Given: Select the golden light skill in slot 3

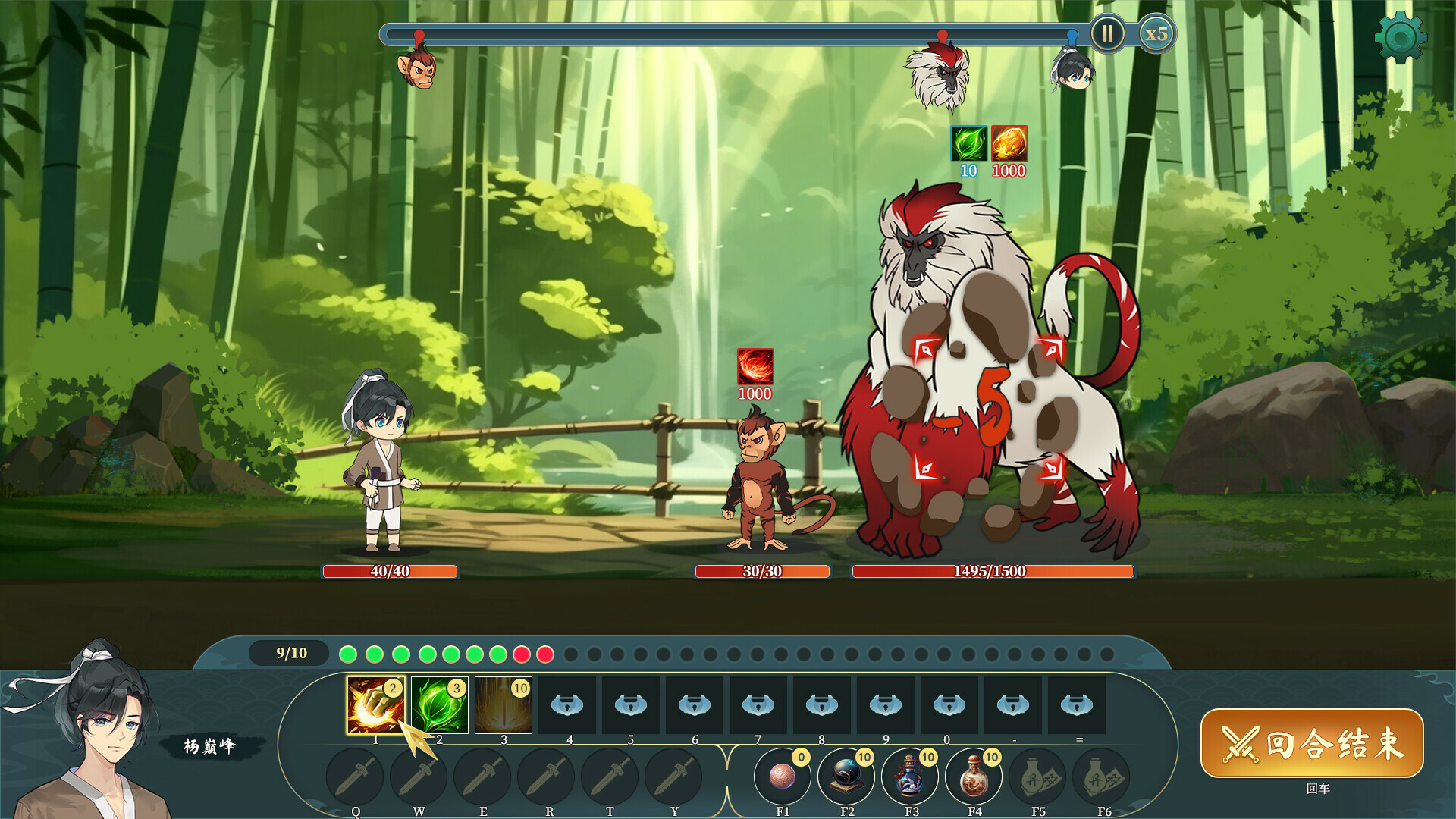Looking at the screenshot, I should click(503, 705).
